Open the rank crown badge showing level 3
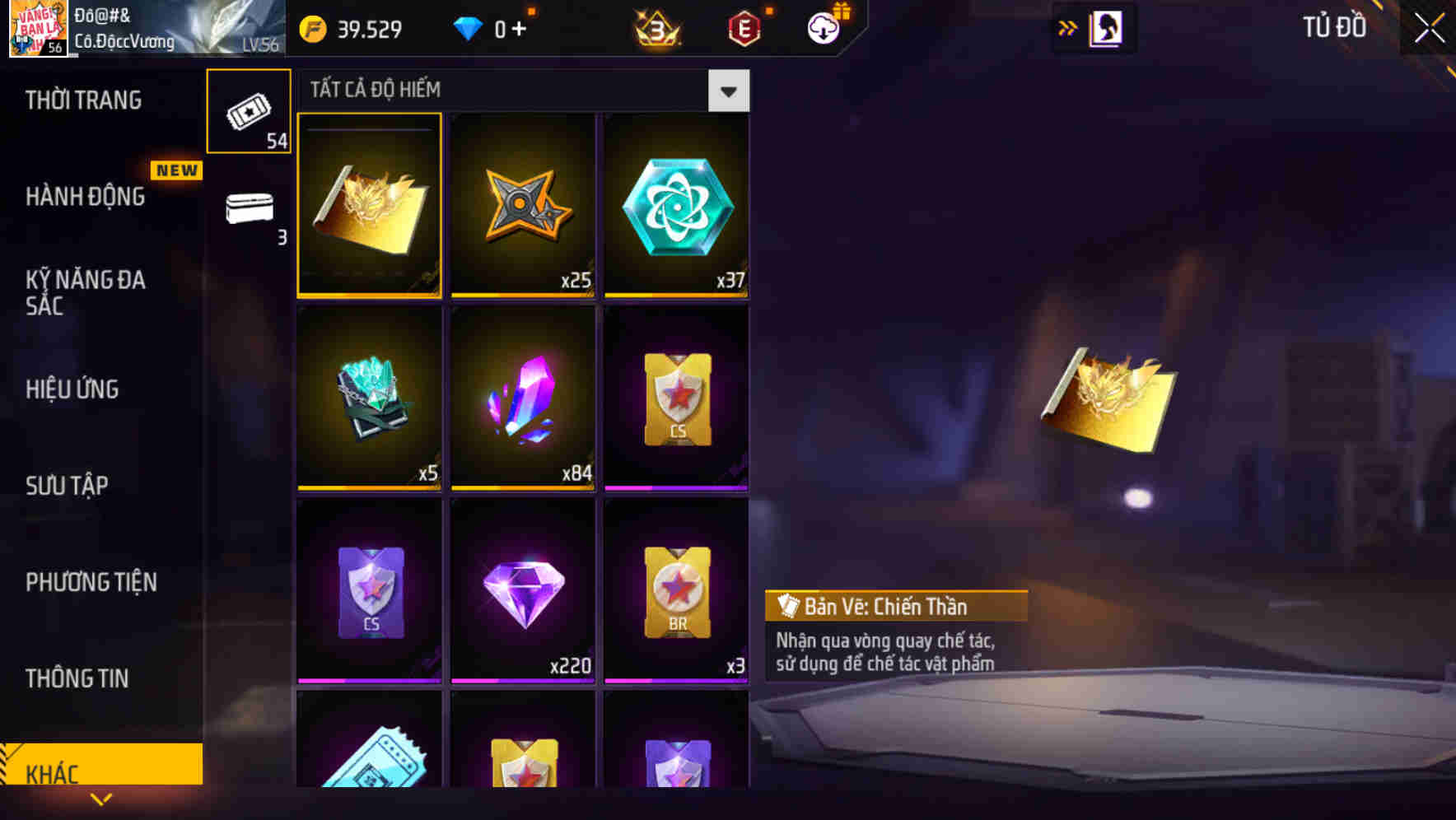1456x820 pixels. click(x=655, y=27)
